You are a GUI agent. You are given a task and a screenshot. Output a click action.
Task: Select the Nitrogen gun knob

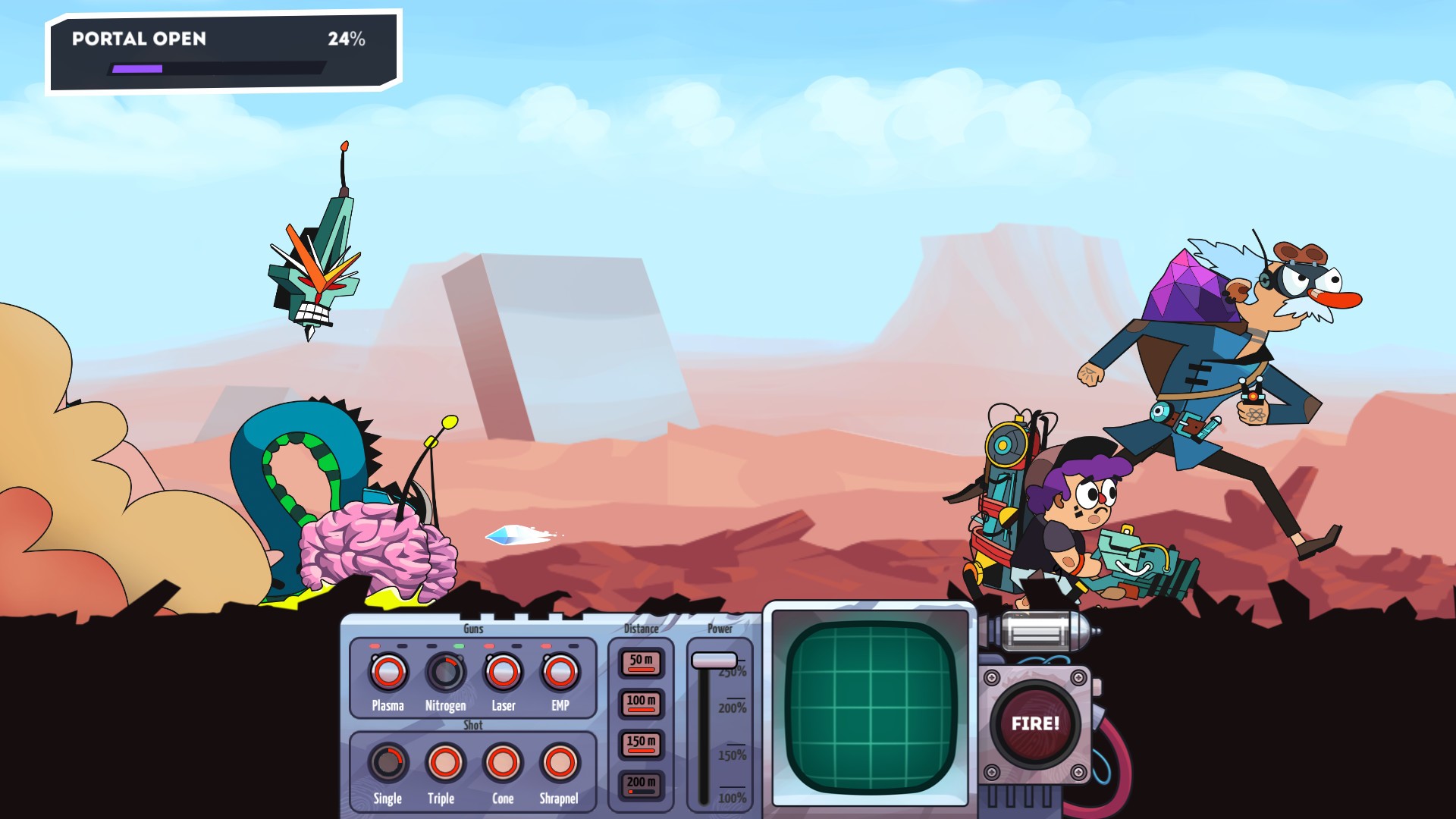coord(445,673)
